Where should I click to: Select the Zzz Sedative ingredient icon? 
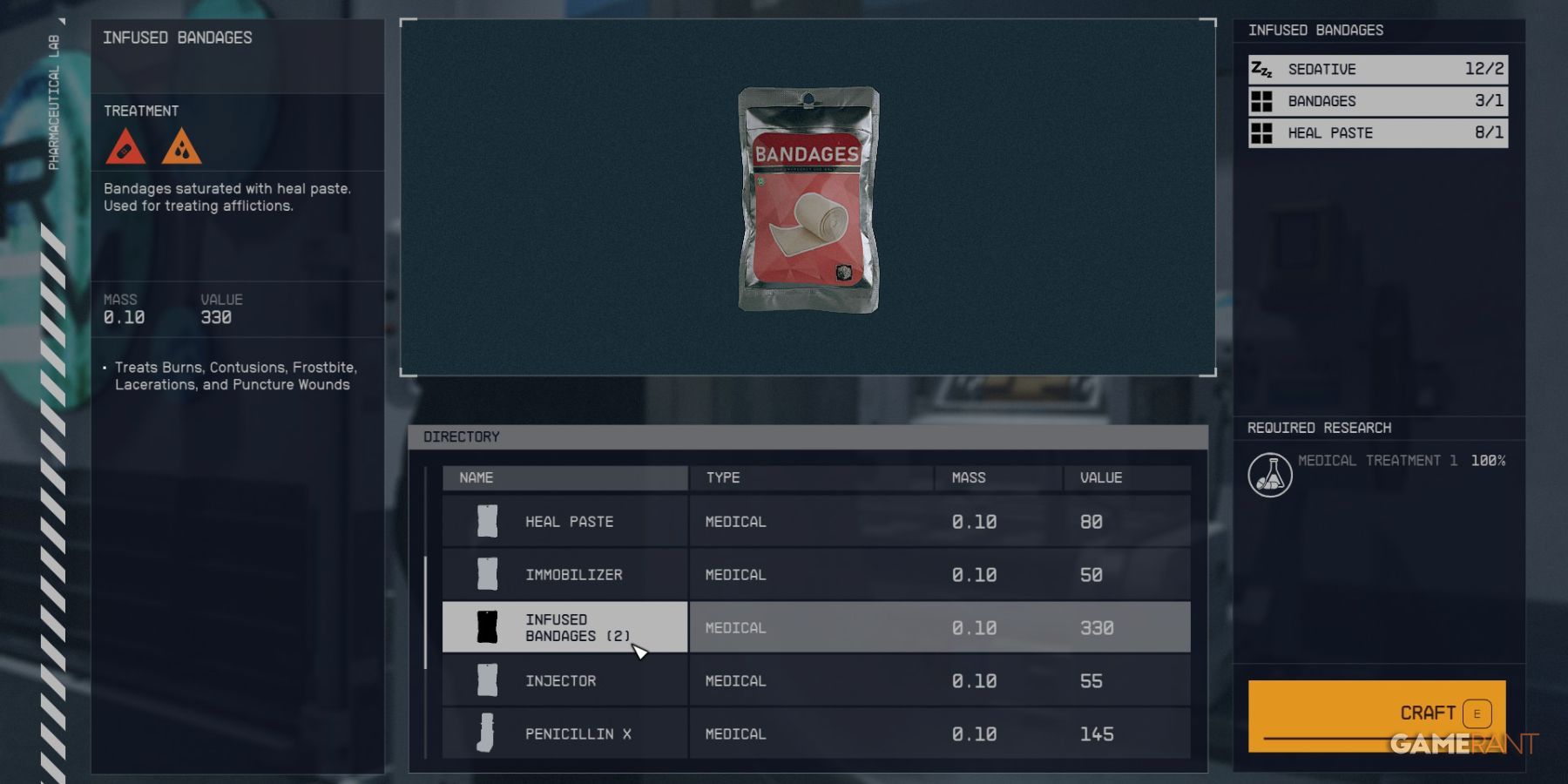1262,69
